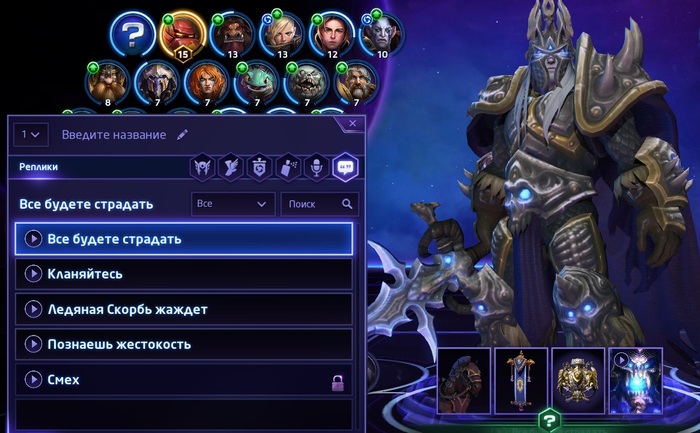This screenshot has width=700, height=433.
Task: Select the random hero question mark portrait
Action: [x=132, y=35]
